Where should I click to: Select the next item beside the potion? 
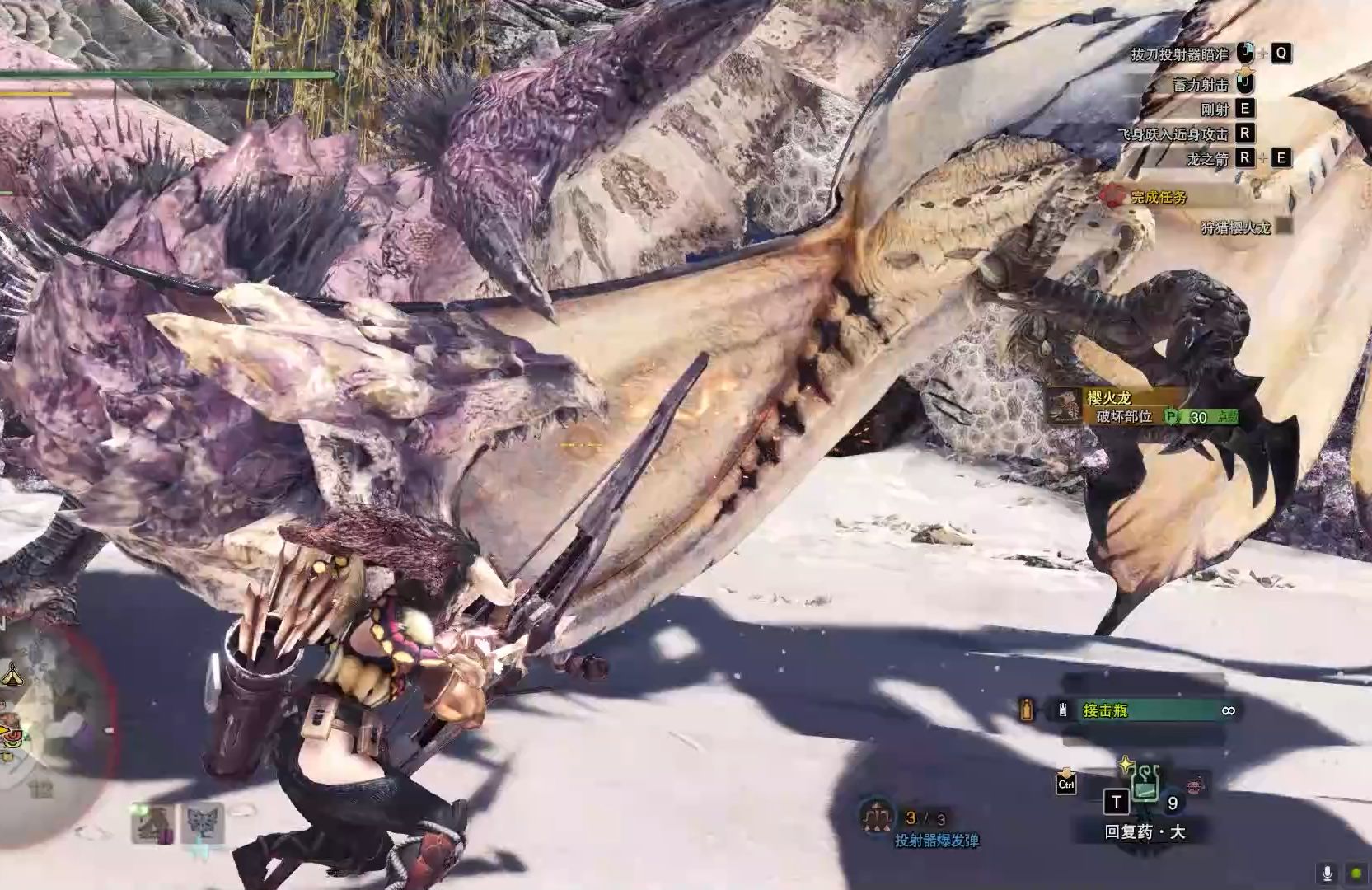coord(1195,785)
